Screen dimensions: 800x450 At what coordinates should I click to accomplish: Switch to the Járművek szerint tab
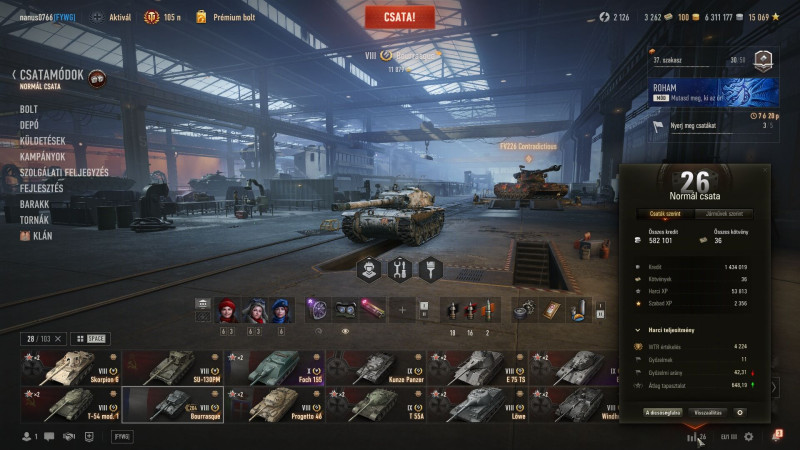[724, 213]
